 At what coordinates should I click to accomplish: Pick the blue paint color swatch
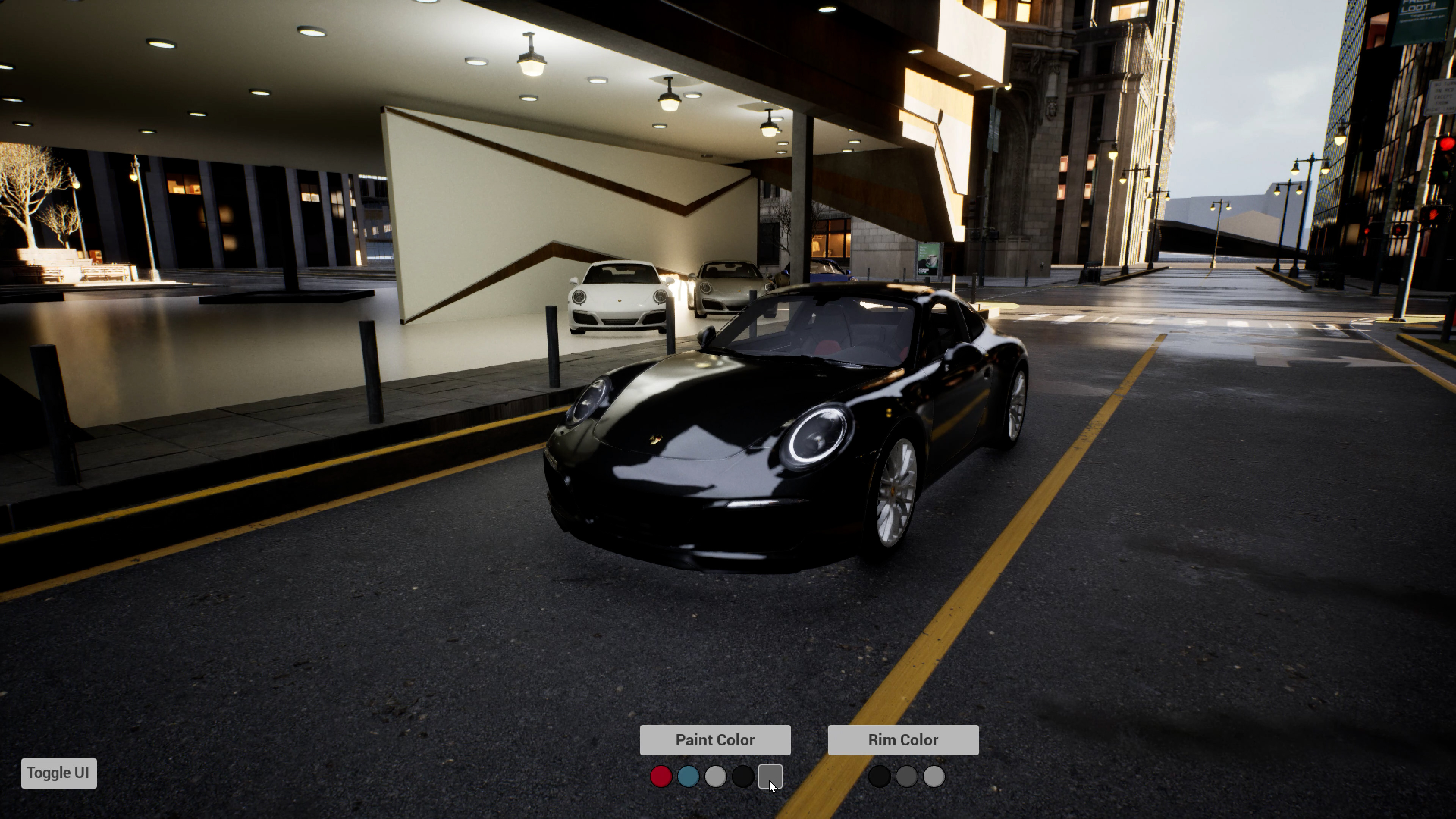click(688, 777)
